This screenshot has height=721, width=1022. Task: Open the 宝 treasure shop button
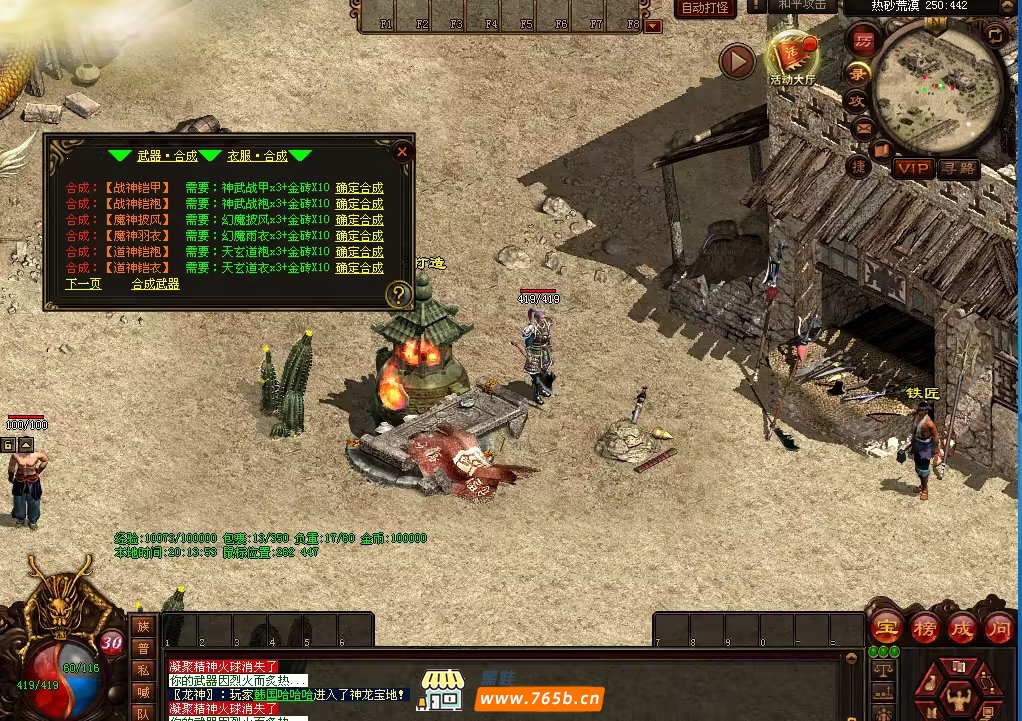click(x=885, y=627)
